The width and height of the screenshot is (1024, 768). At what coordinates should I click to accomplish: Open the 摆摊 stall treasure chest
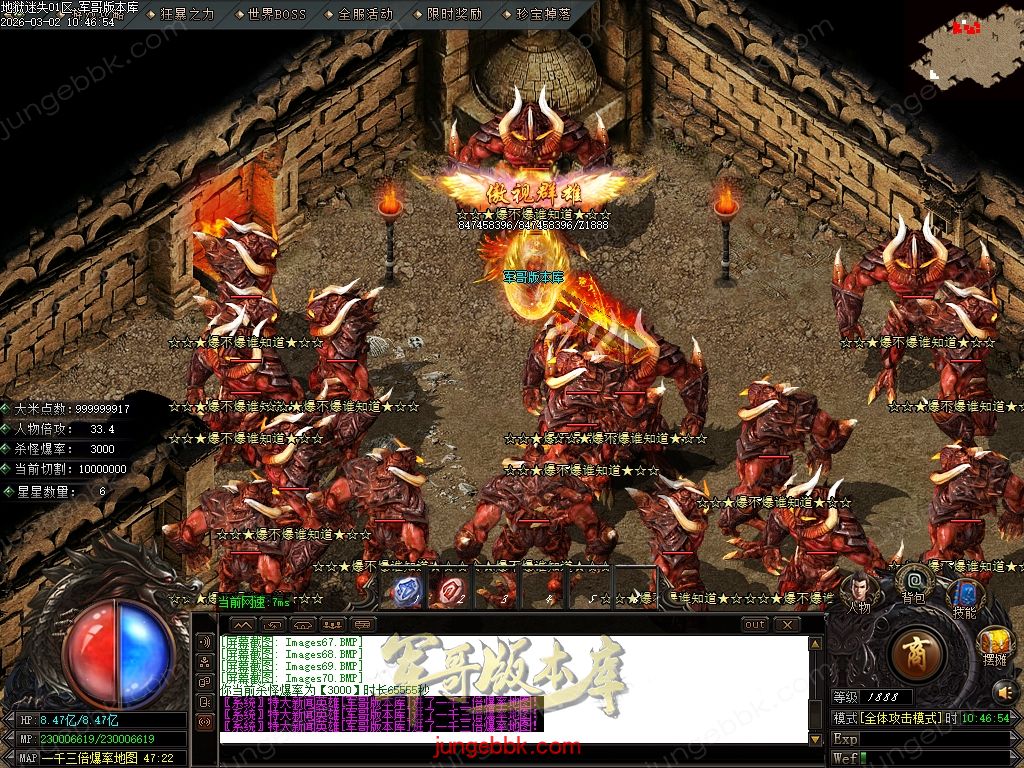[x=994, y=643]
